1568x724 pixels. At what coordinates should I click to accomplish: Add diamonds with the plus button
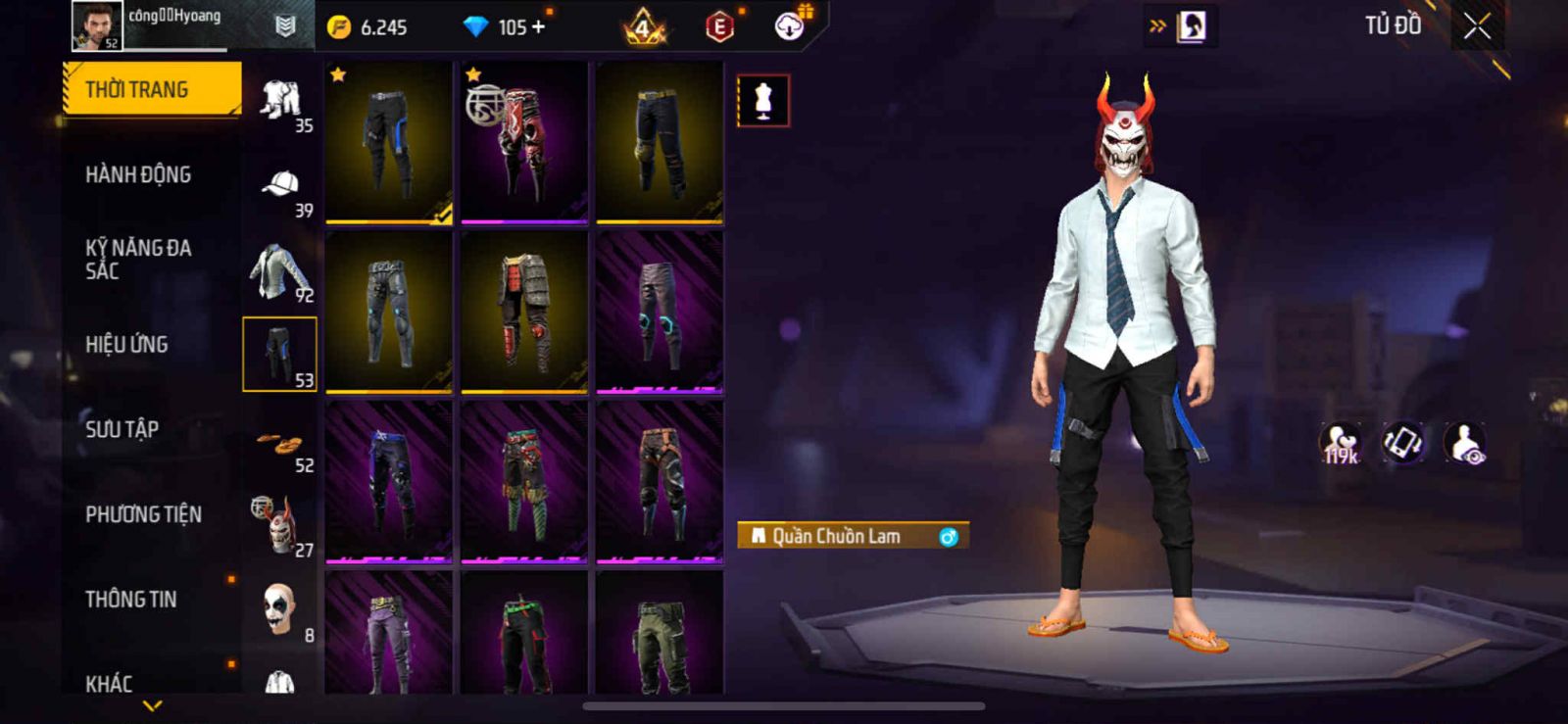(538, 27)
